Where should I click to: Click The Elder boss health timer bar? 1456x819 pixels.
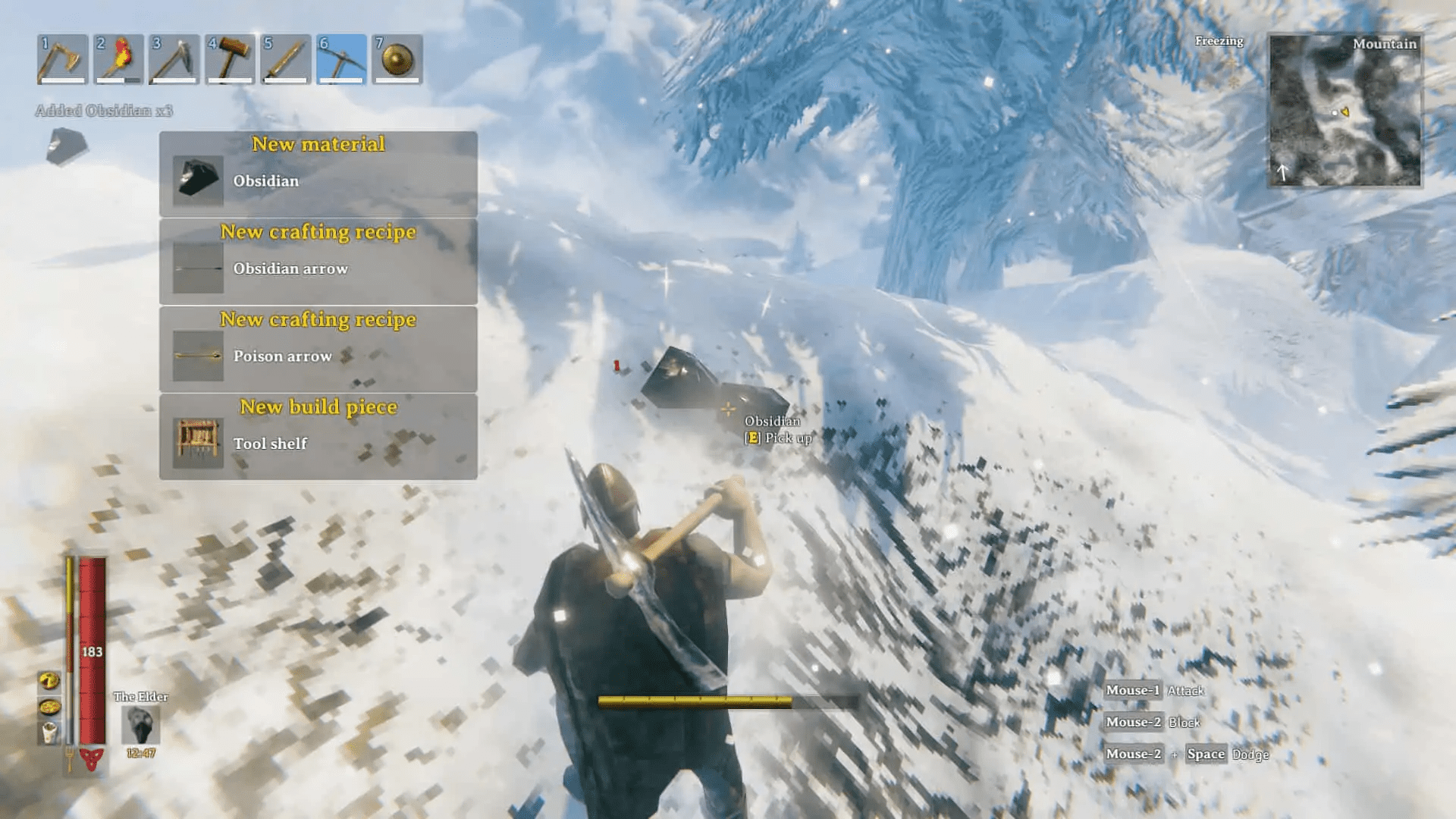click(142, 752)
